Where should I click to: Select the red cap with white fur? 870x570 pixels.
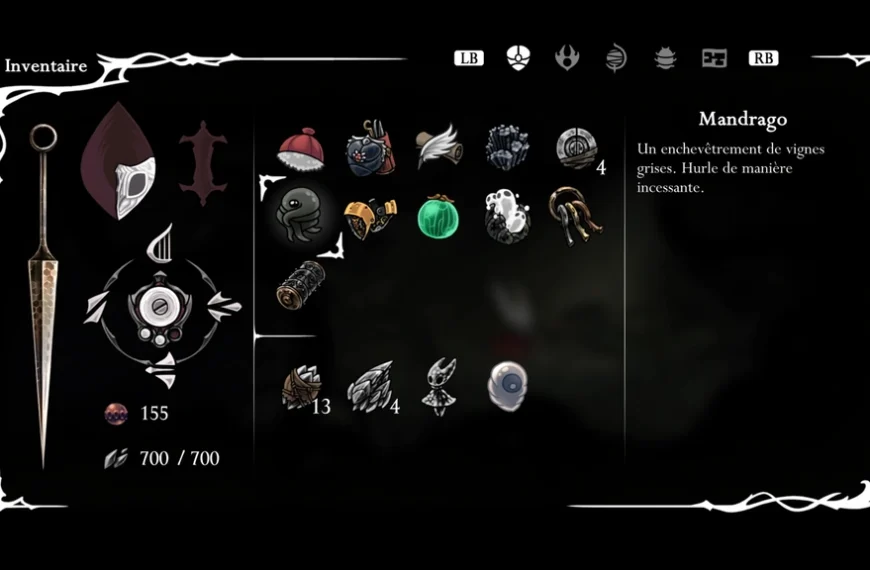300,149
